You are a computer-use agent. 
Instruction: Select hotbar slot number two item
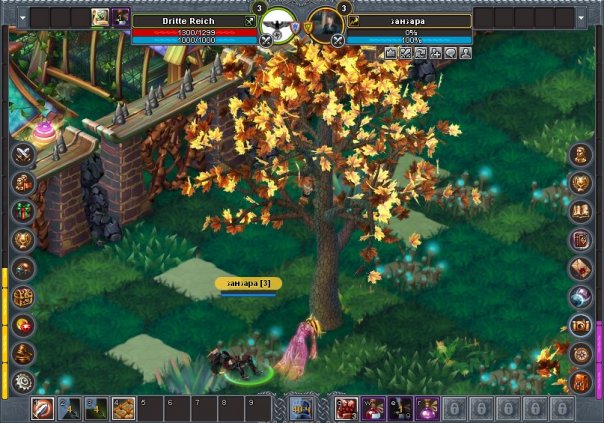tap(69, 408)
